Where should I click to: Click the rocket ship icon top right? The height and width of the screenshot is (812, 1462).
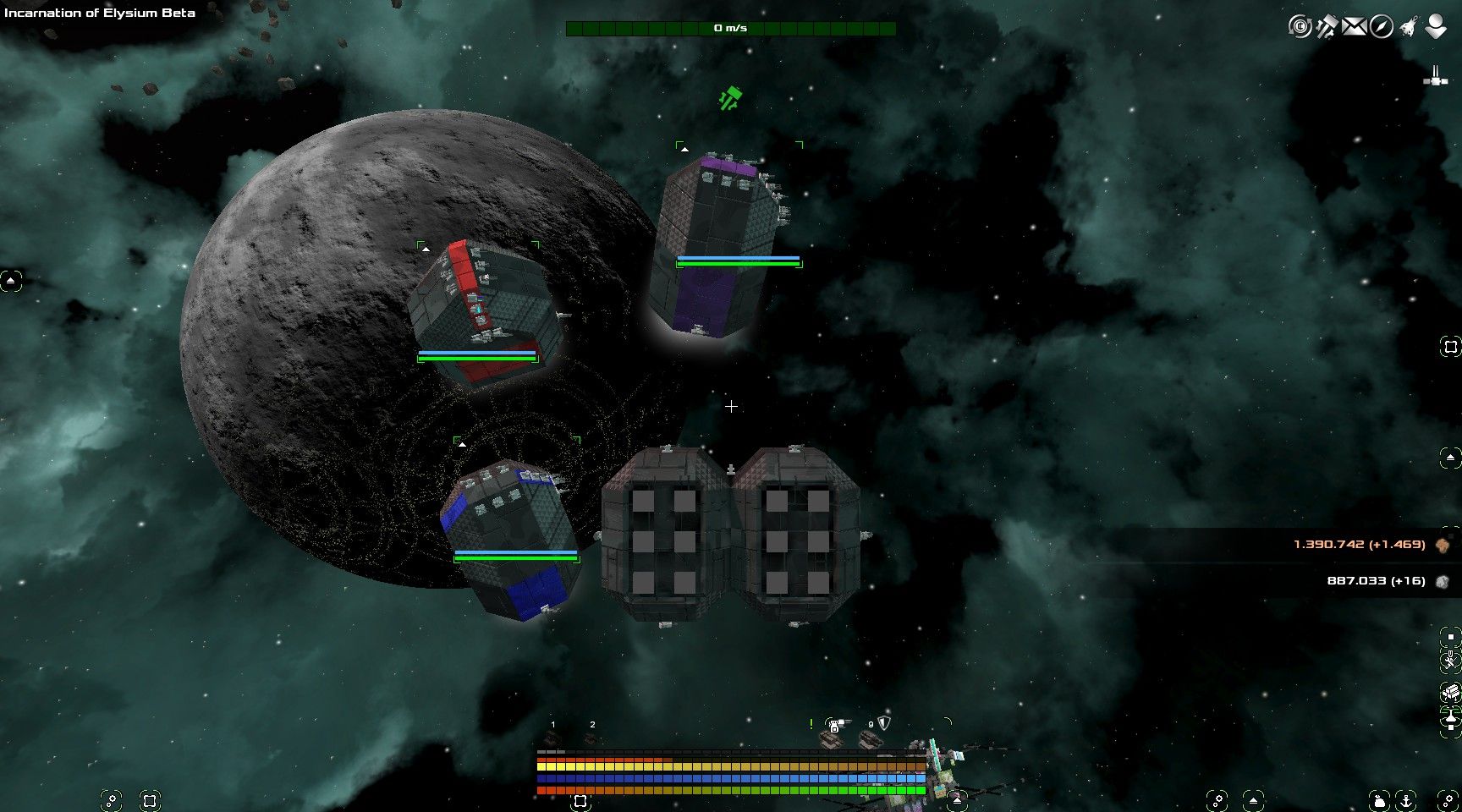(1407, 26)
